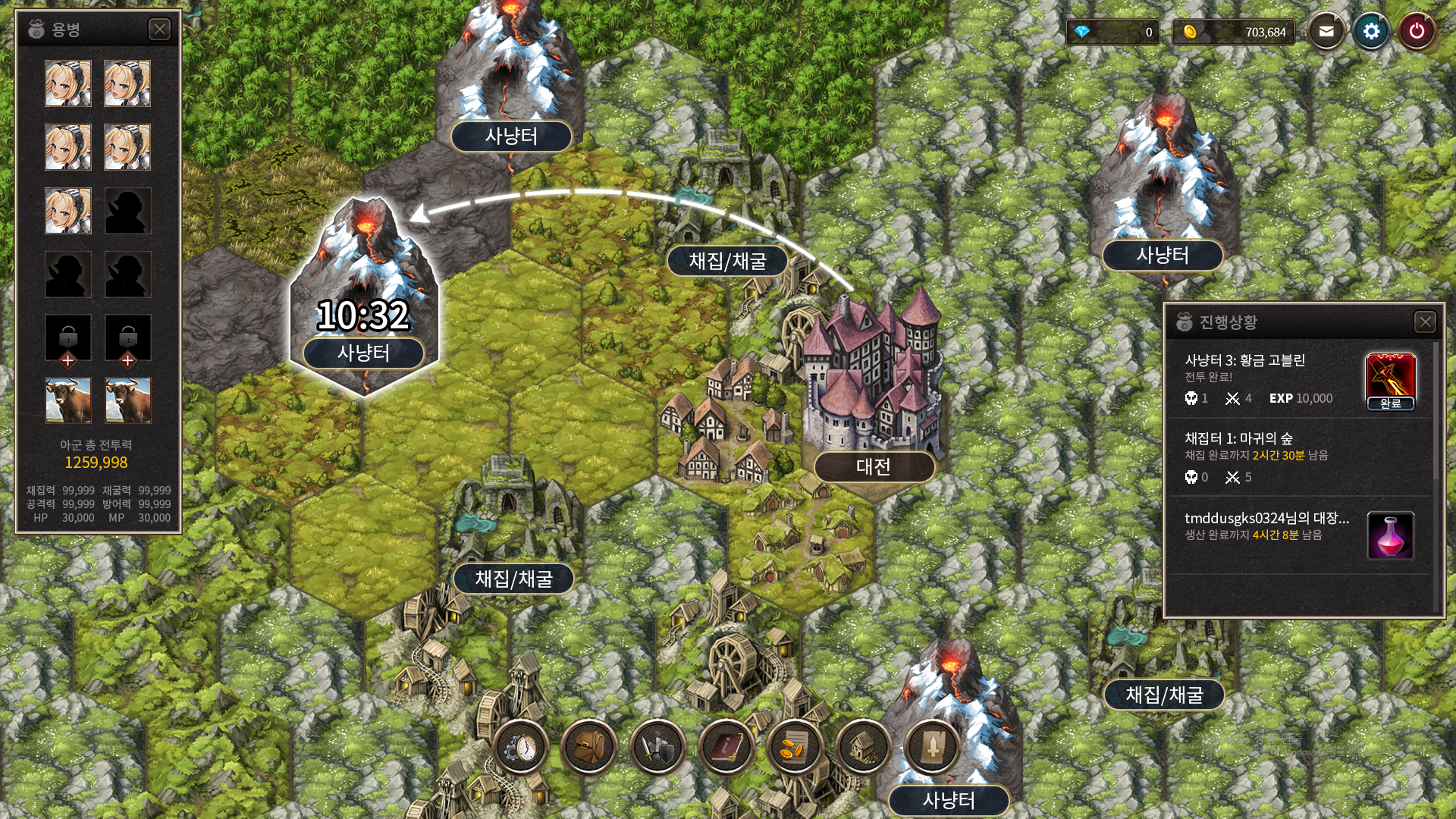
Task: Close the 용병 mercenary panel
Action: click(159, 30)
